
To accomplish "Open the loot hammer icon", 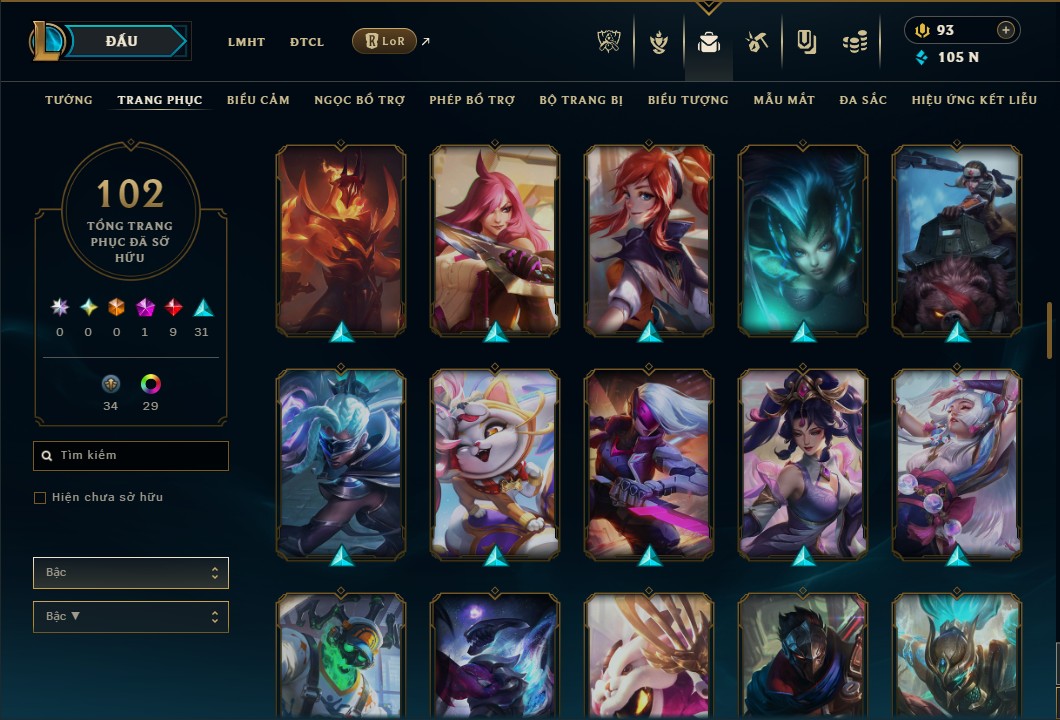I will pos(756,42).
